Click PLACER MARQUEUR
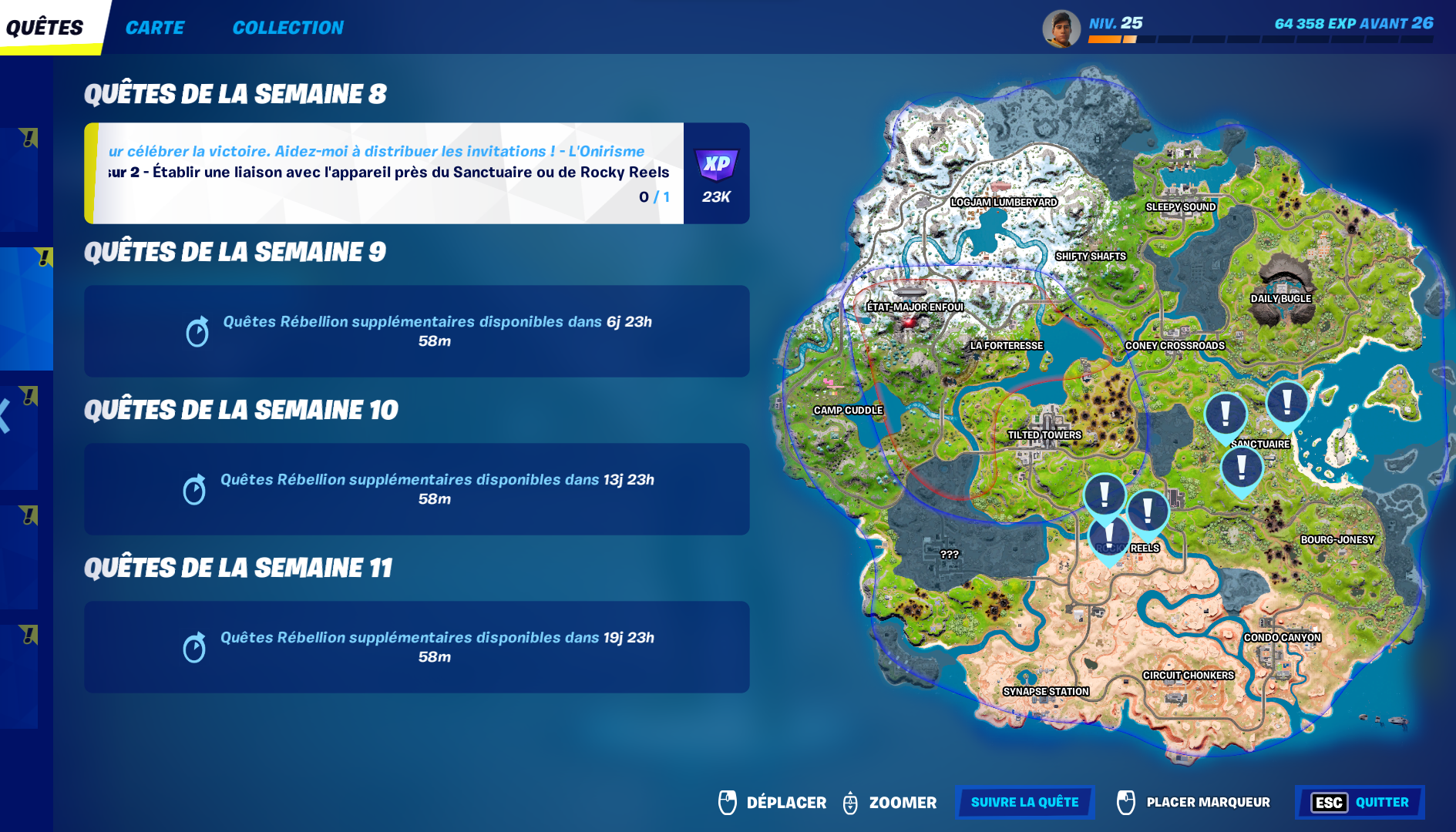The image size is (1456, 832). (x=1209, y=802)
